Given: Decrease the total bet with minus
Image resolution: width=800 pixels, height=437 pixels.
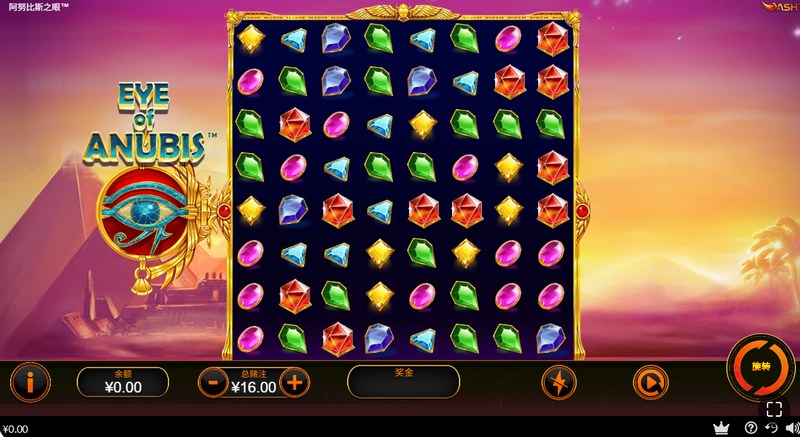Looking at the screenshot, I should pos(213,381).
